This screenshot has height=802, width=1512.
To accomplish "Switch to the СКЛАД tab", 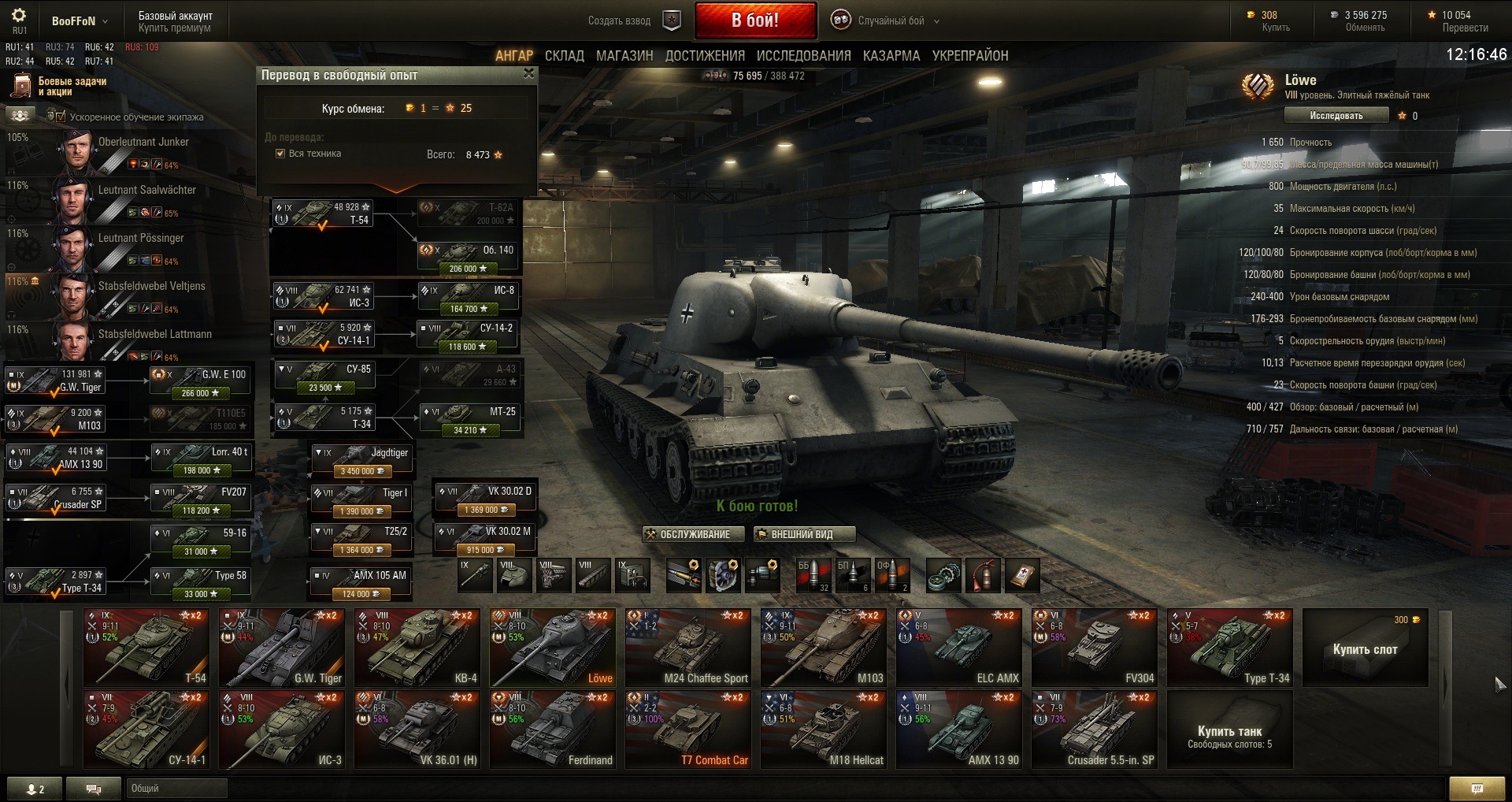I will (564, 56).
